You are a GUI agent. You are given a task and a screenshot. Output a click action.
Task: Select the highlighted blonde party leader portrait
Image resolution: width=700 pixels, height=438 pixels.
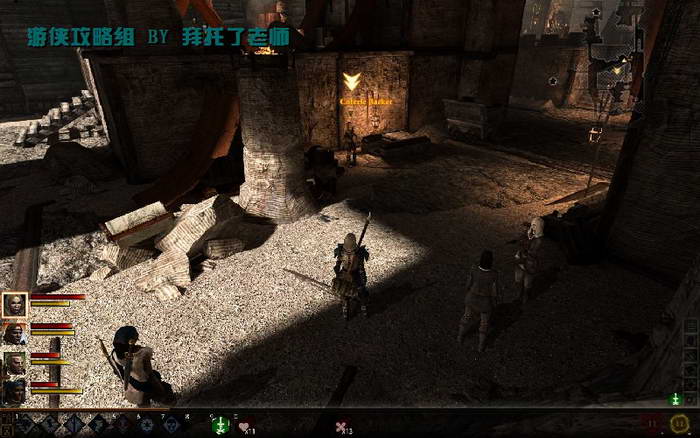[15, 305]
